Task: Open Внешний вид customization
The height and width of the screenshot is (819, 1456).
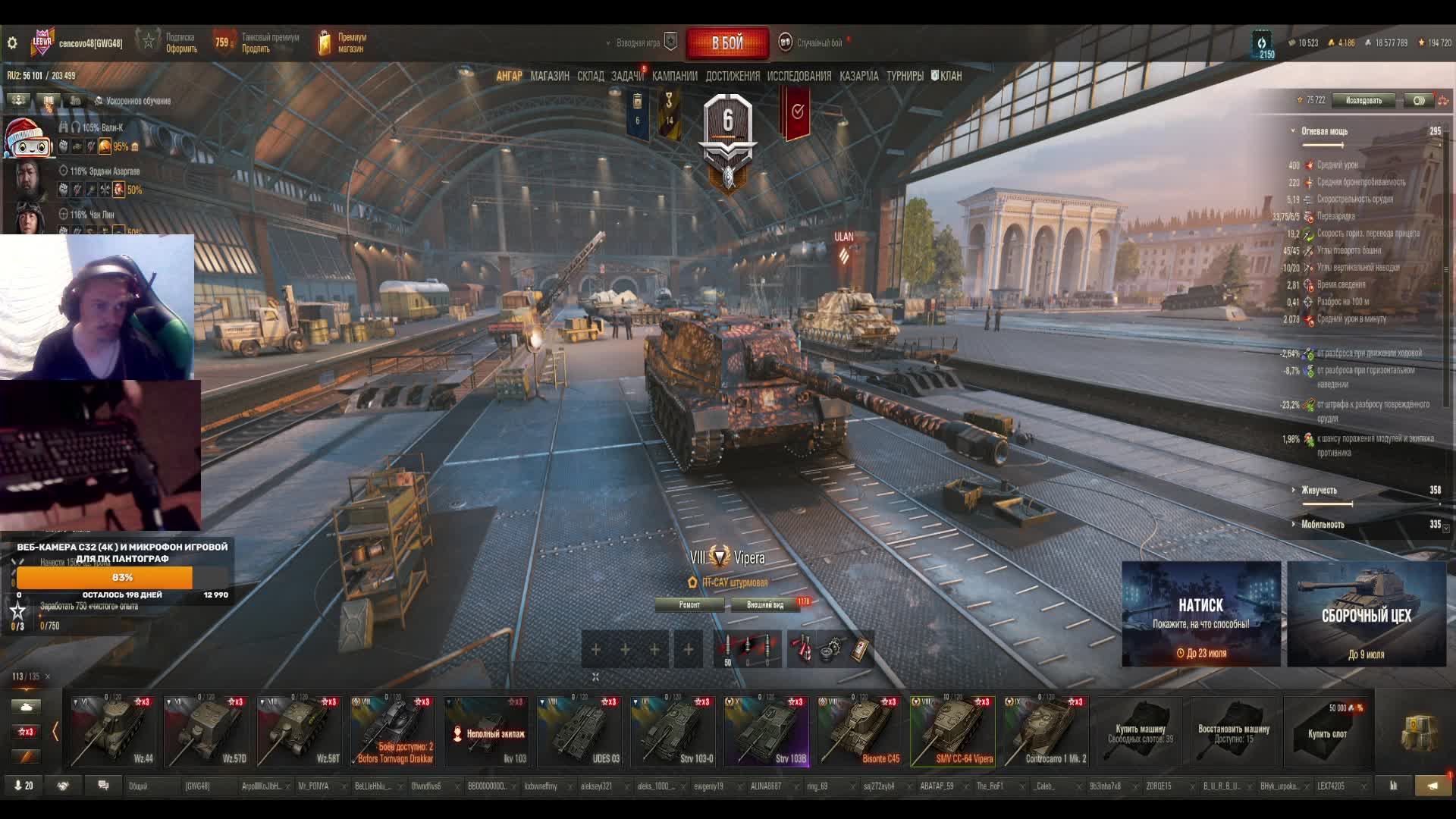Action: (765, 604)
